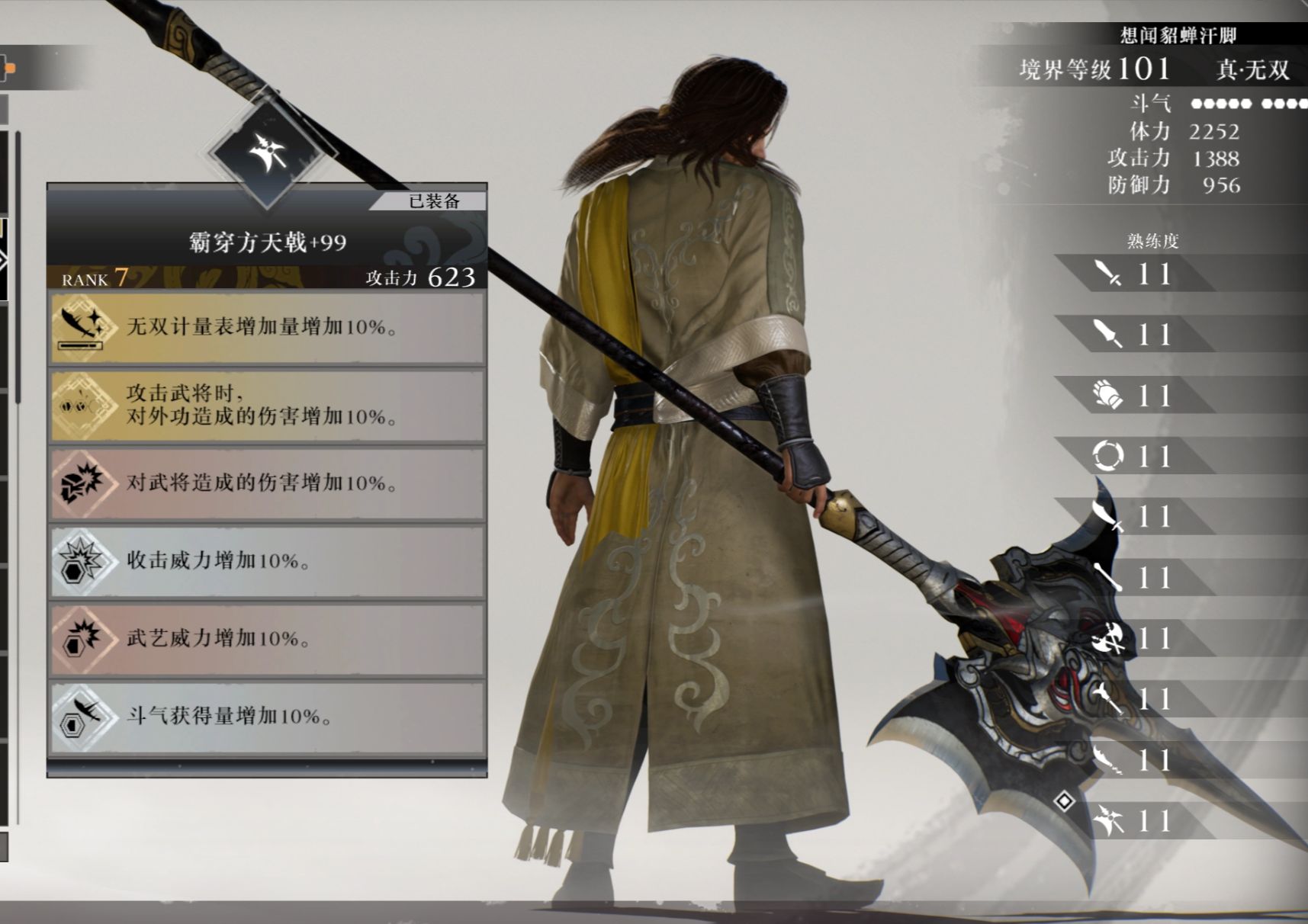Click the podao proficiency icon
The image size is (1308, 924).
click(x=1110, y=517)
